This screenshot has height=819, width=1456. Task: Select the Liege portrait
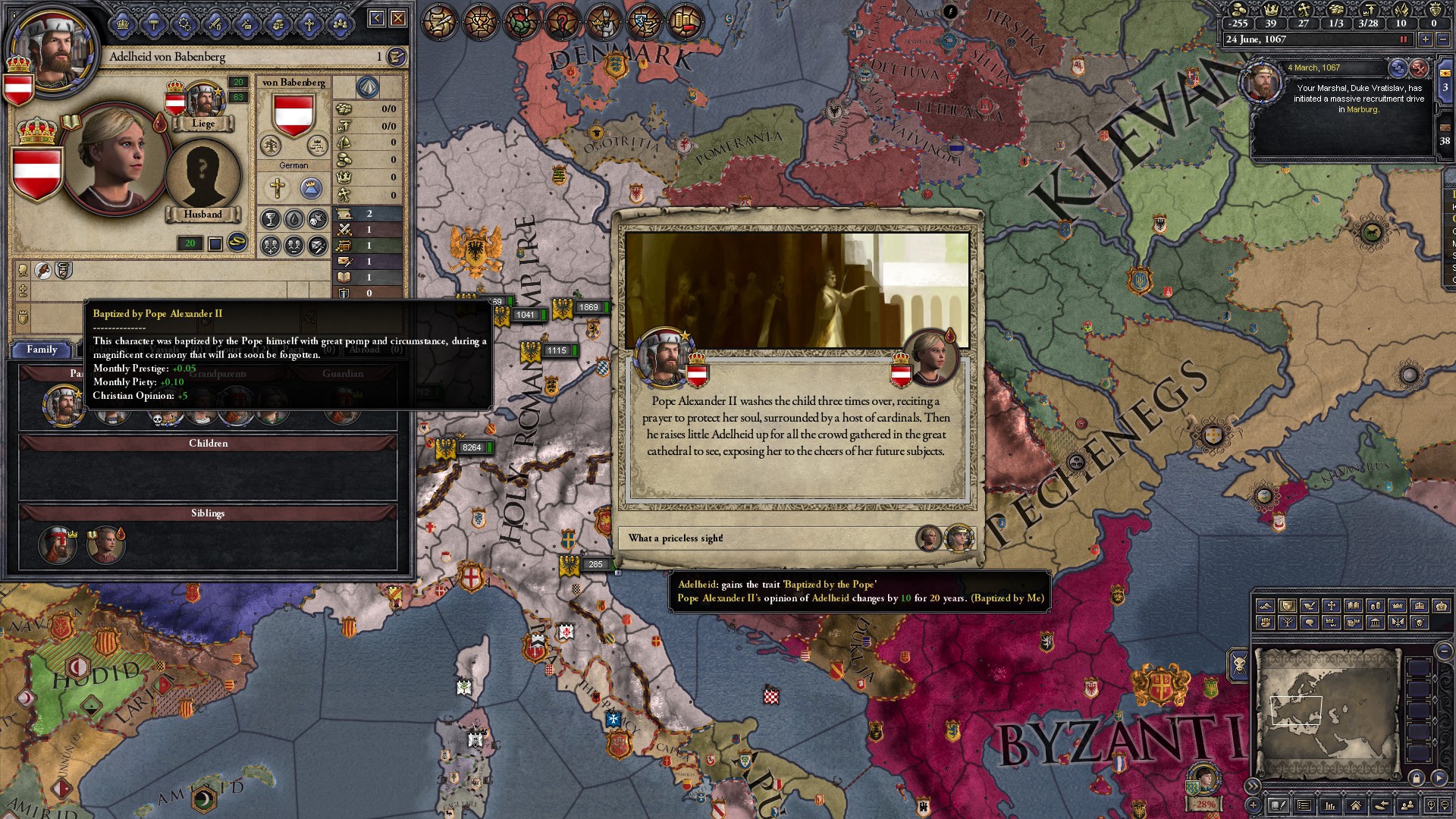(202, 105)
